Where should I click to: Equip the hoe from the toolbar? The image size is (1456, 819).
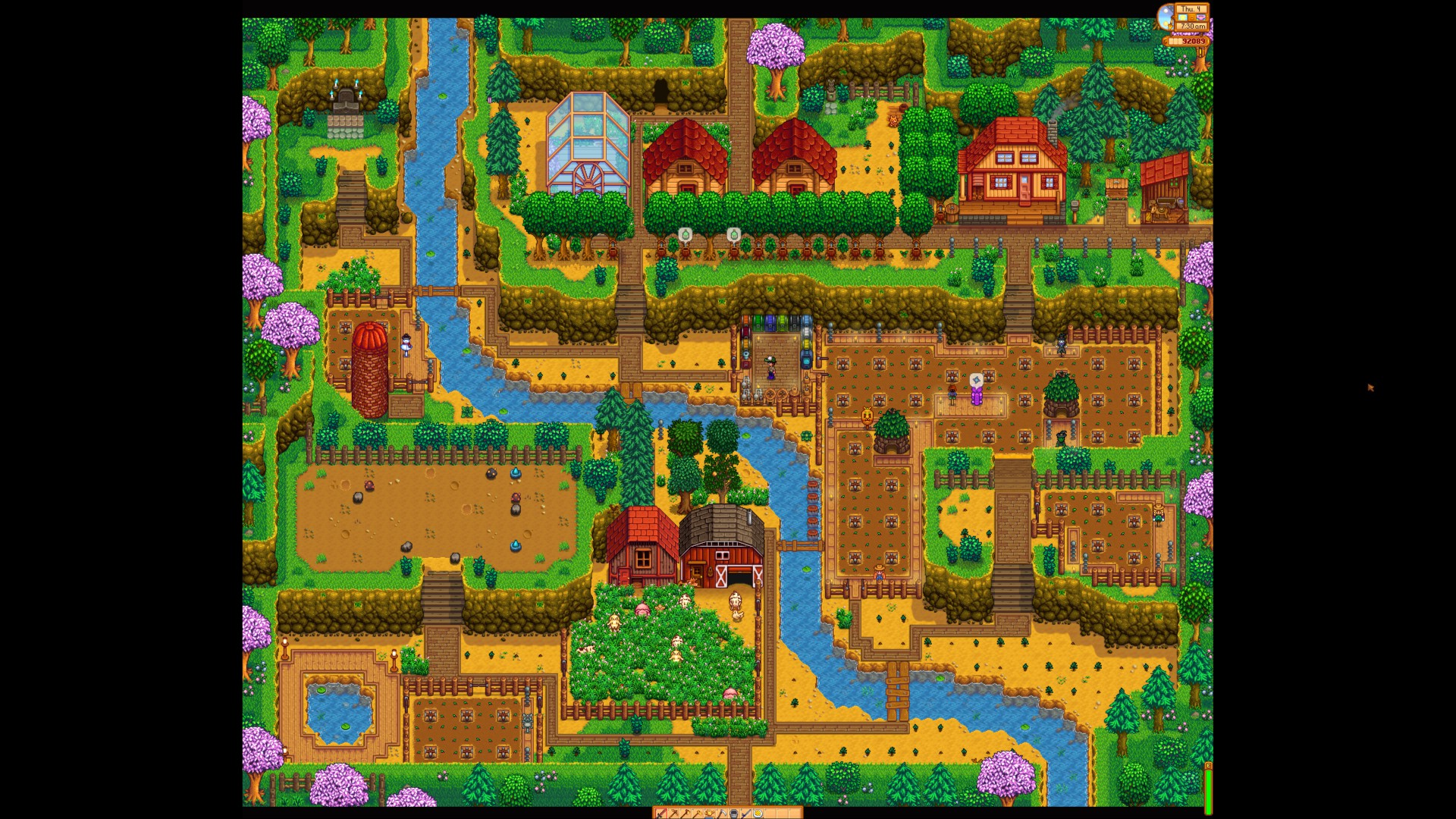(x=698, y=814)
